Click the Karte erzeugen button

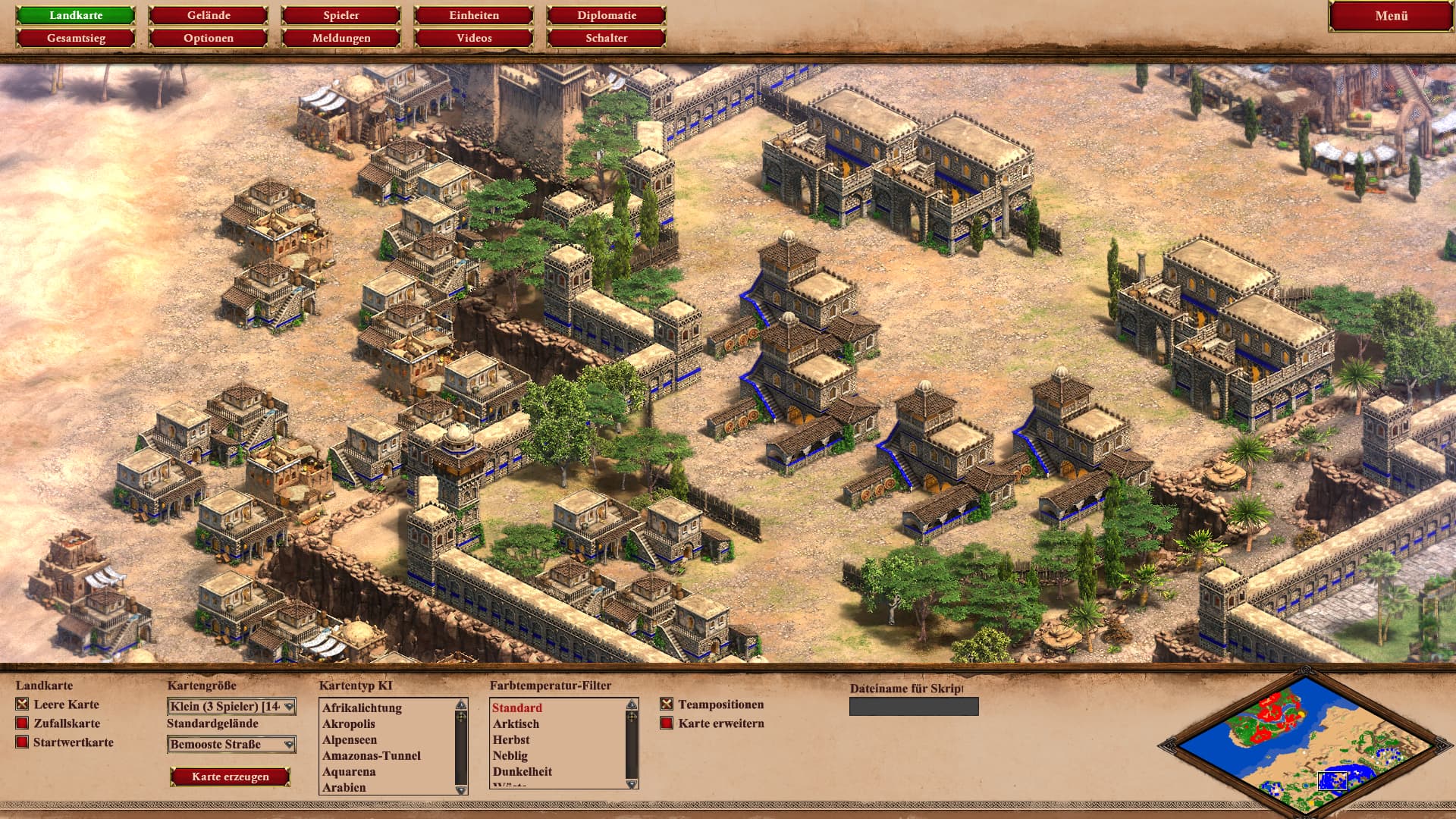(x=230, y=777)
